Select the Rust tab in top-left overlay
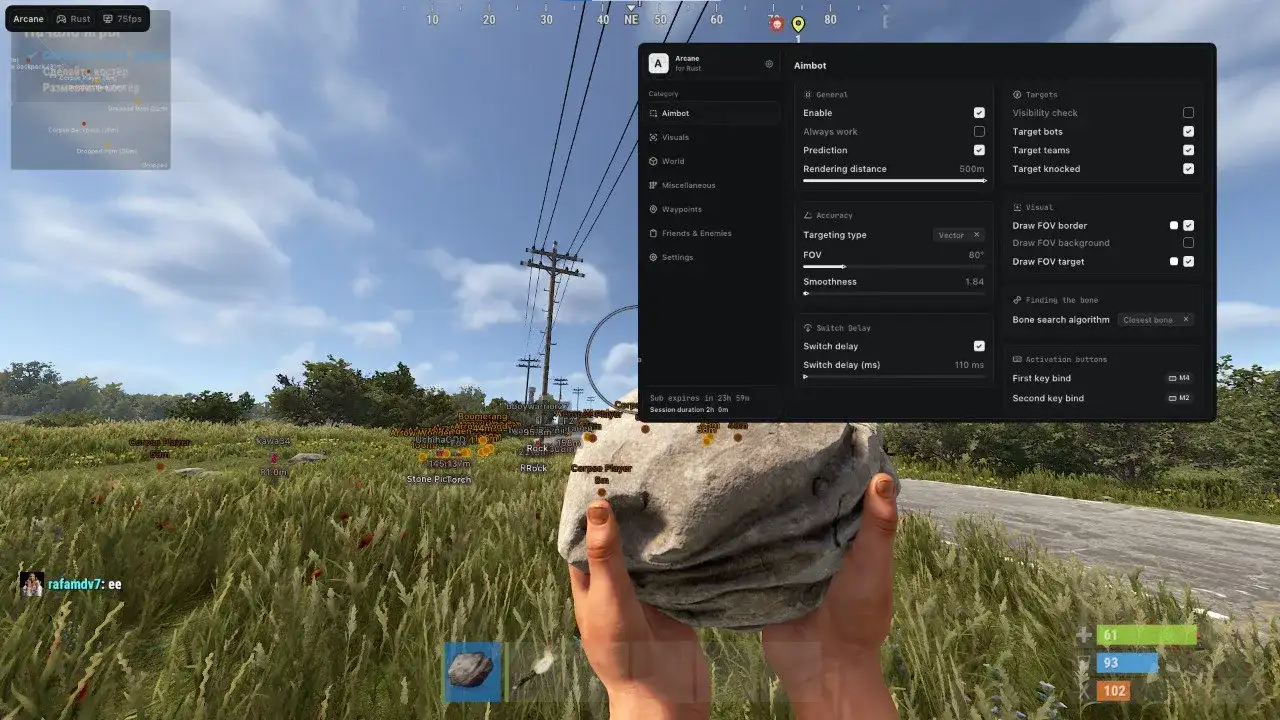The height and width of the screenshot is (720, 1280). 74,18
